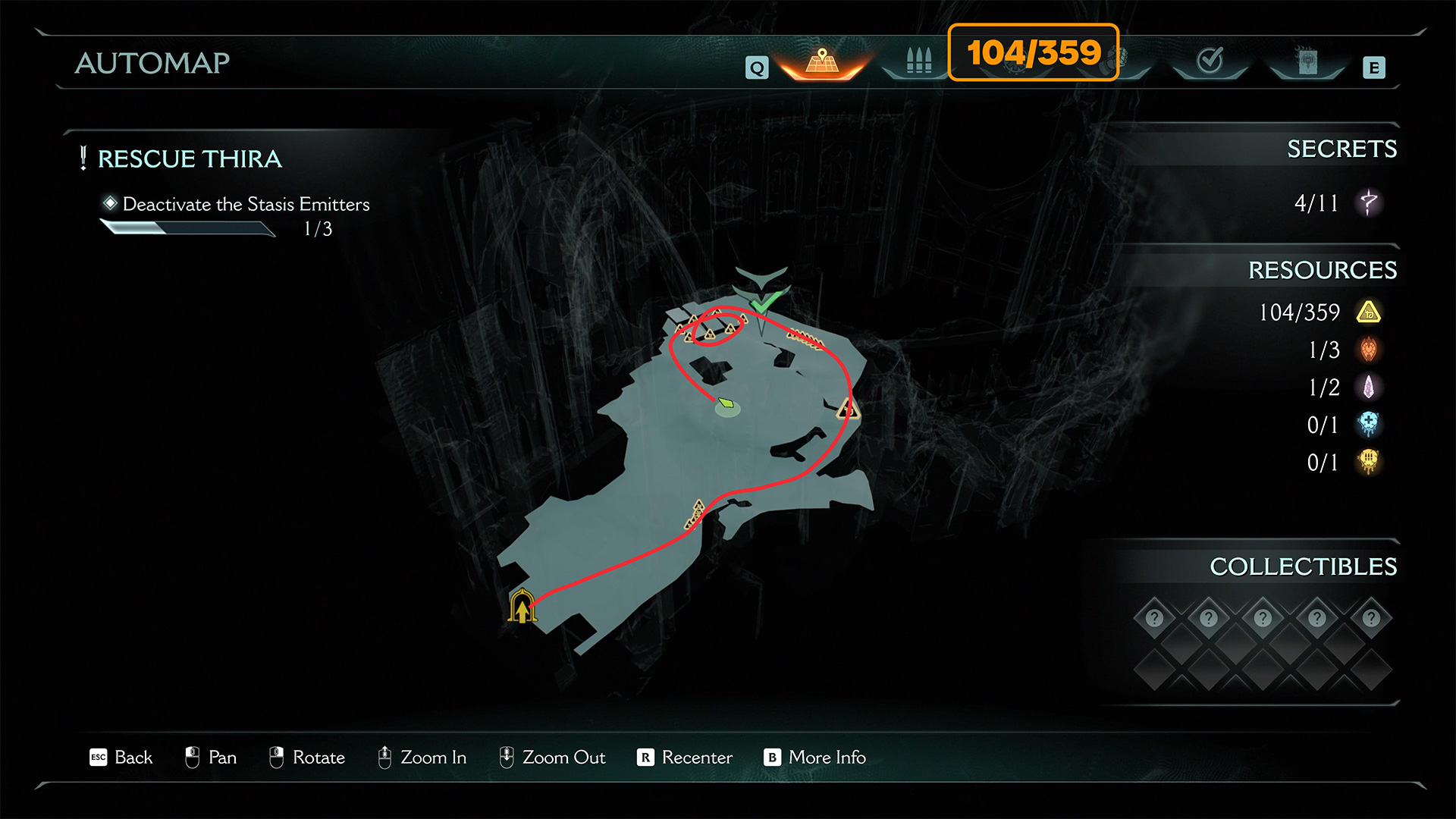Select the gold resource triangle icon

tap(1369, 312)
